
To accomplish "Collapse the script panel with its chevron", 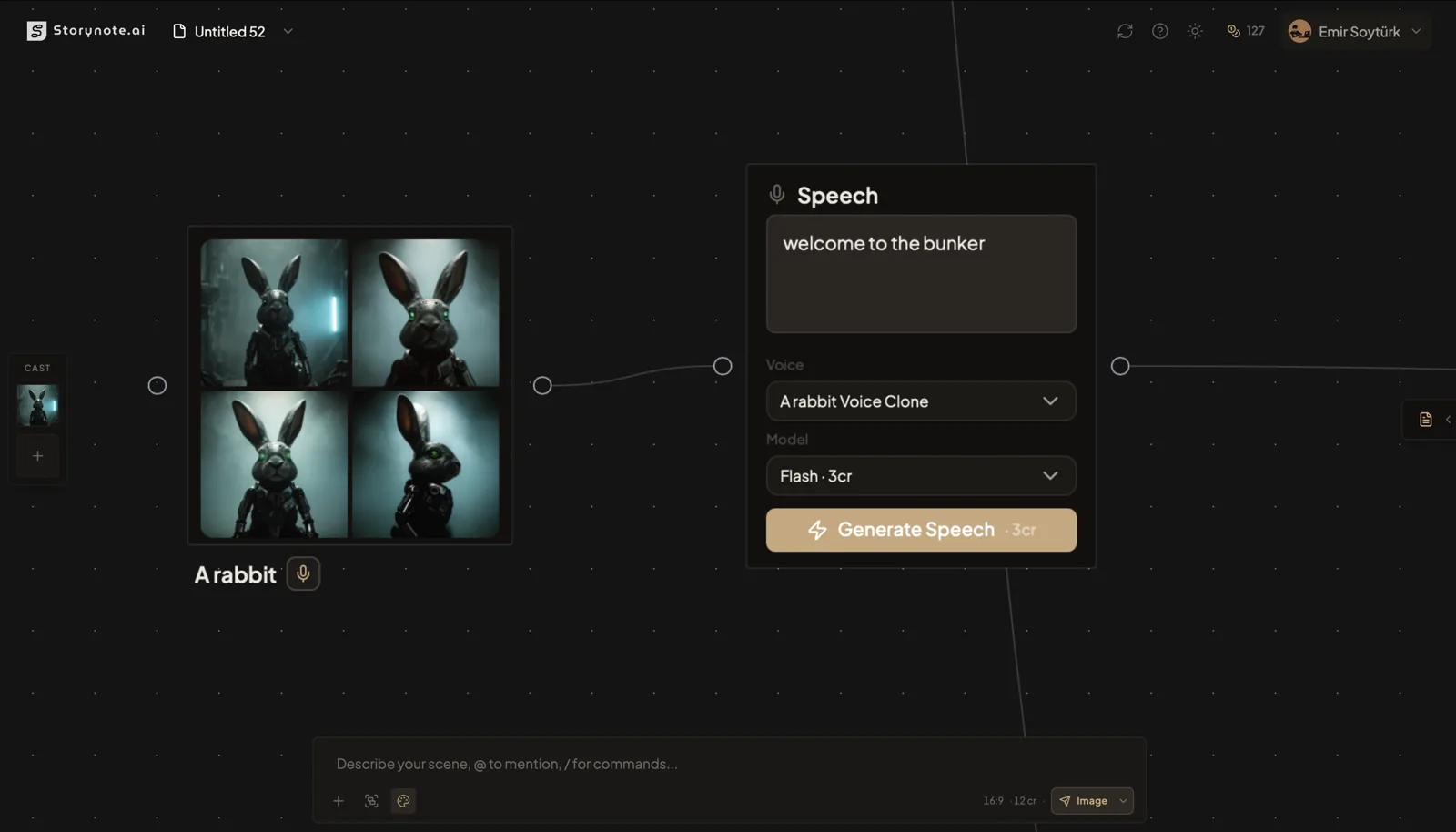I will click(x=1448, y=420).
